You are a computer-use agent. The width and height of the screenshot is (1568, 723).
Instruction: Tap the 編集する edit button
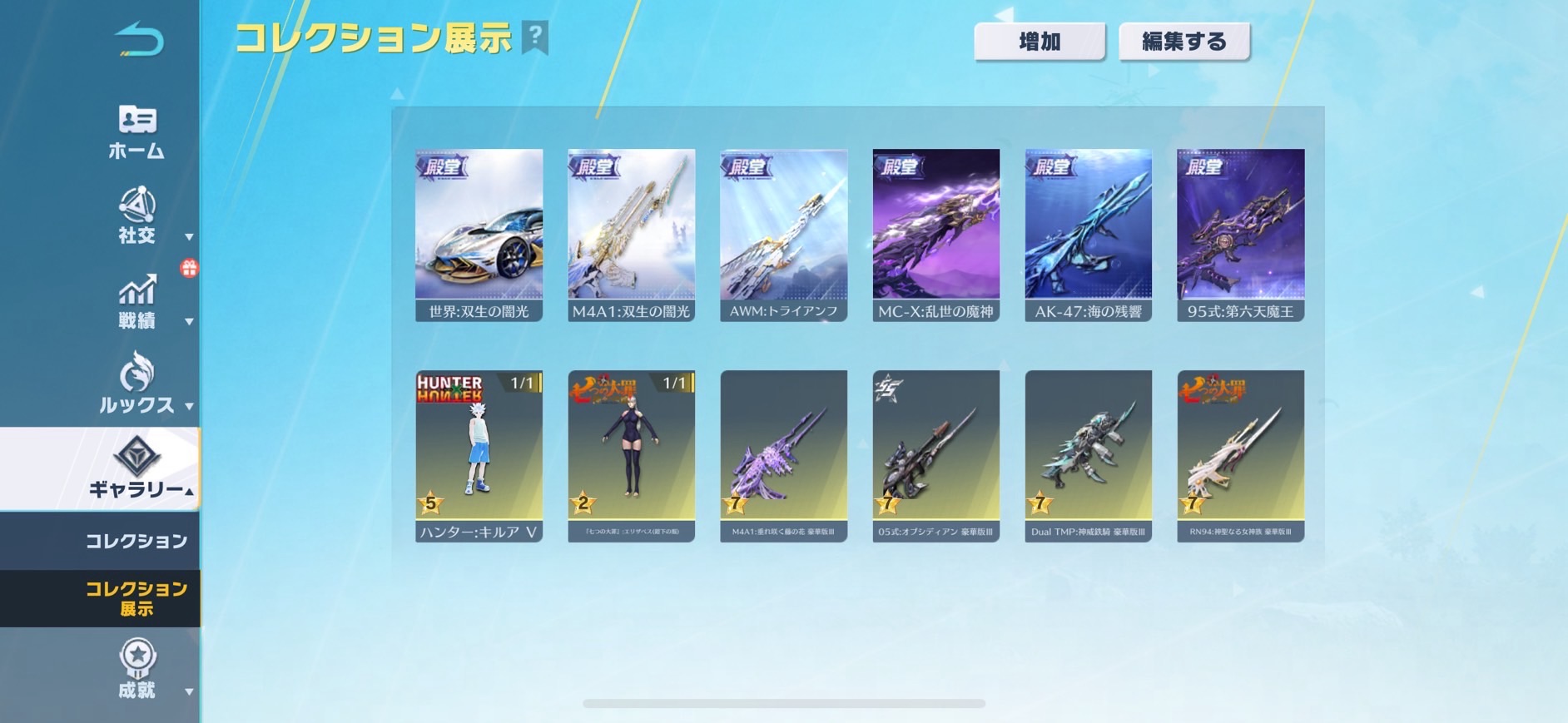click(x=1183, y=42)
